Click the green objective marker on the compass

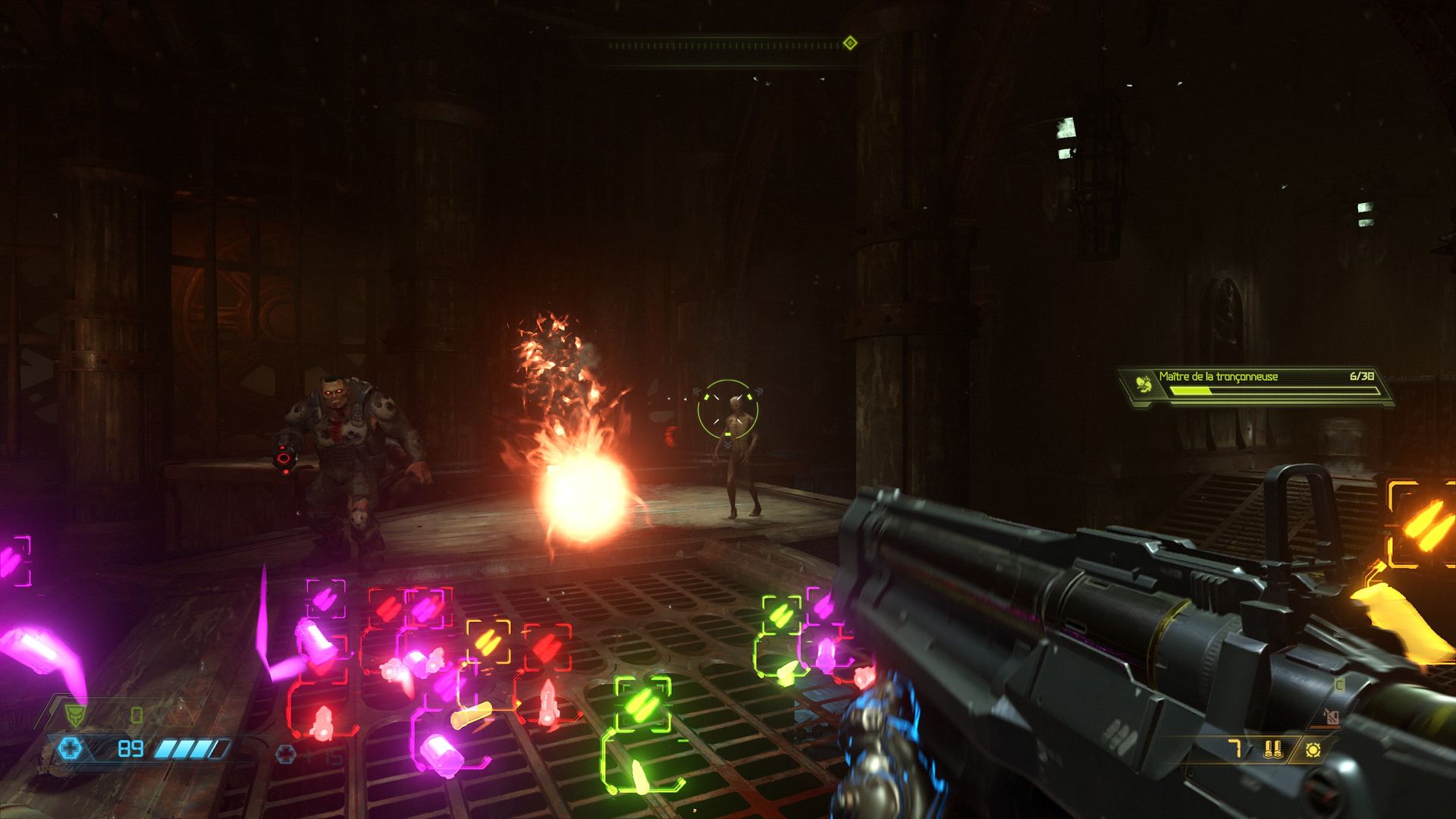pos(850,43)
